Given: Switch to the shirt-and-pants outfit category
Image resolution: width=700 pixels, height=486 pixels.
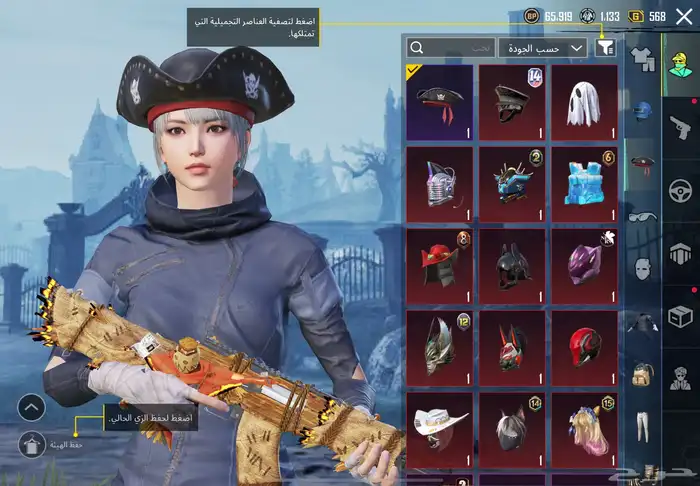Looking at the screenshot, I should (641, 57).
